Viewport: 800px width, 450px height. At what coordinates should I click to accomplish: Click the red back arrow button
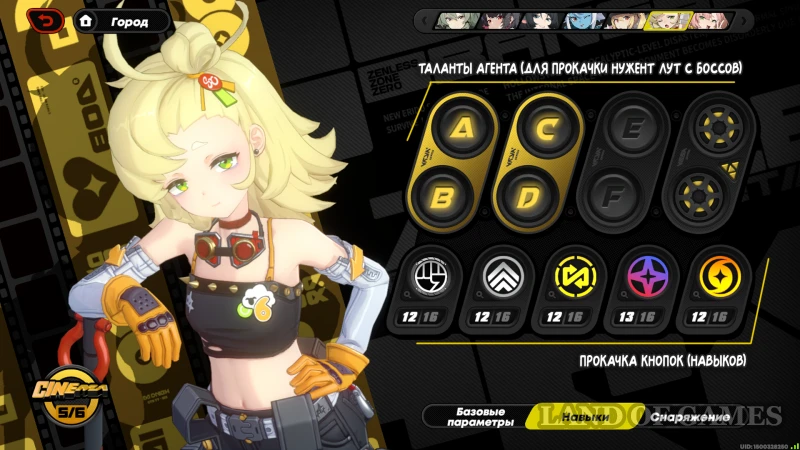tap(46, 20)
